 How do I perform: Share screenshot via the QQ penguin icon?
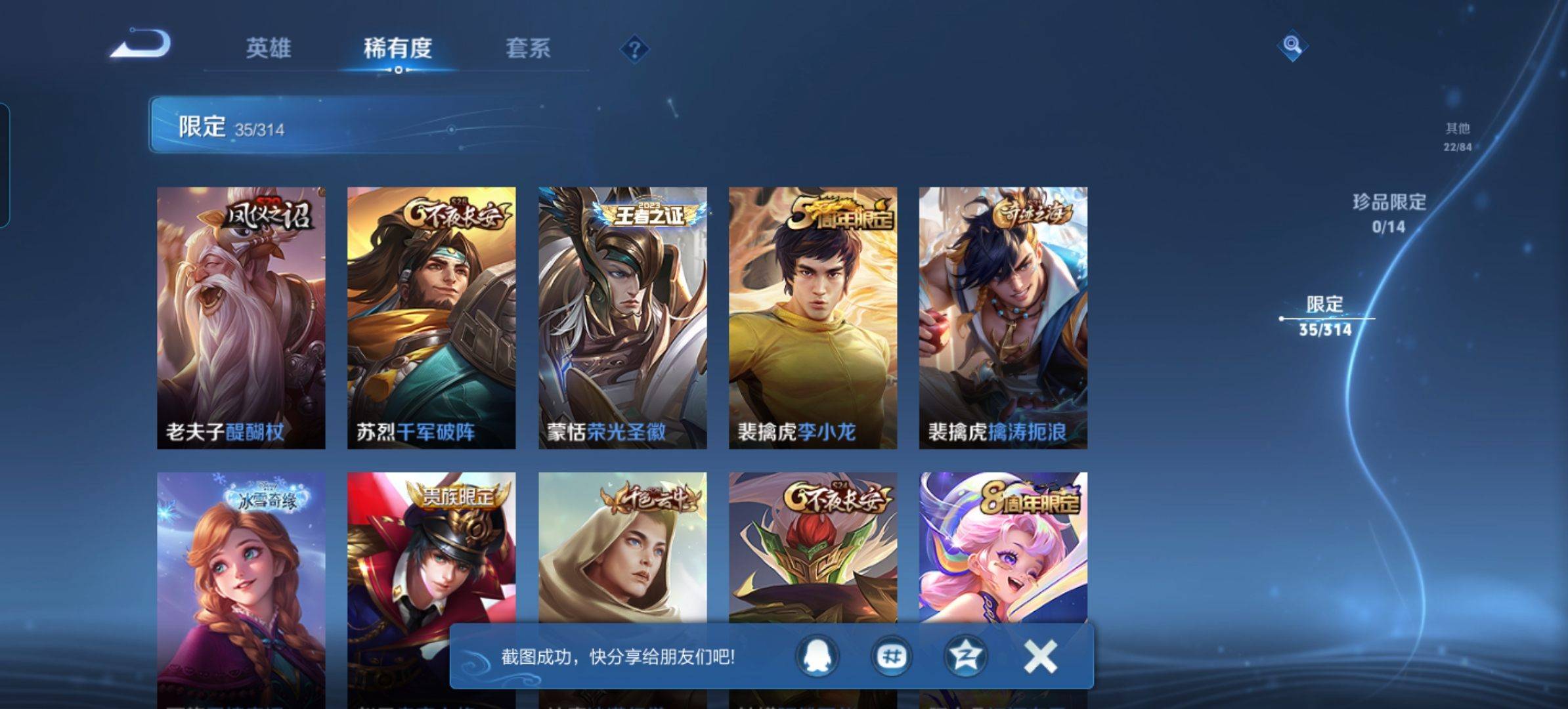click(x=817, y=656)
